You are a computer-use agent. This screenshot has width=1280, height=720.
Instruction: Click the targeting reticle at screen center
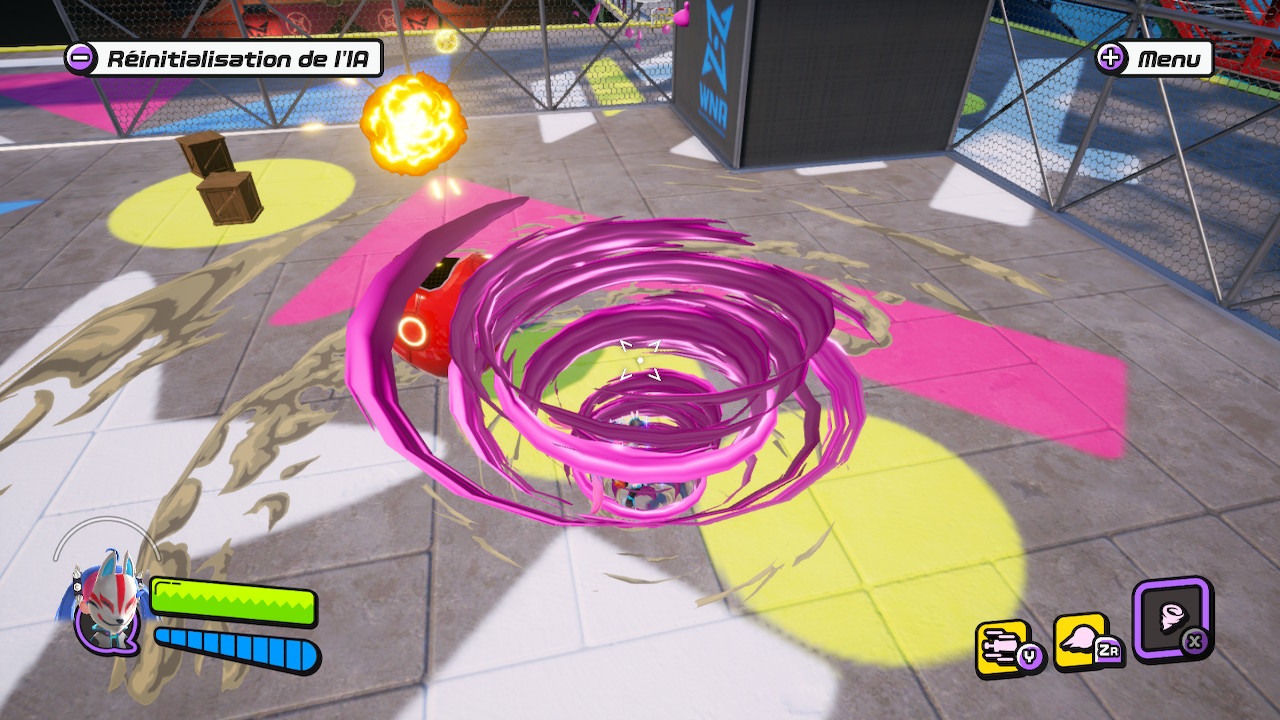[x=640, y=362]
